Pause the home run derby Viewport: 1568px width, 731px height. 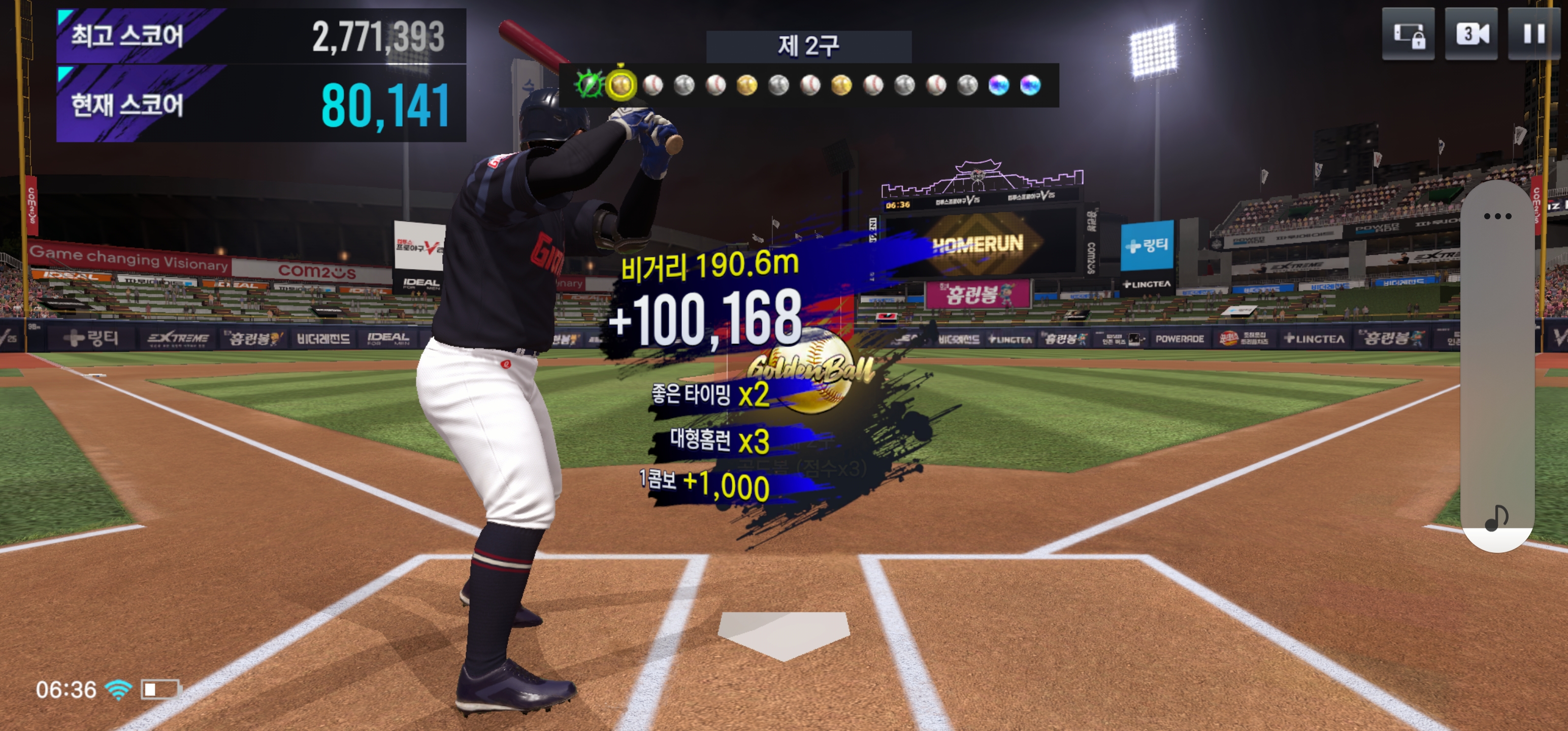click(1533, 34)
